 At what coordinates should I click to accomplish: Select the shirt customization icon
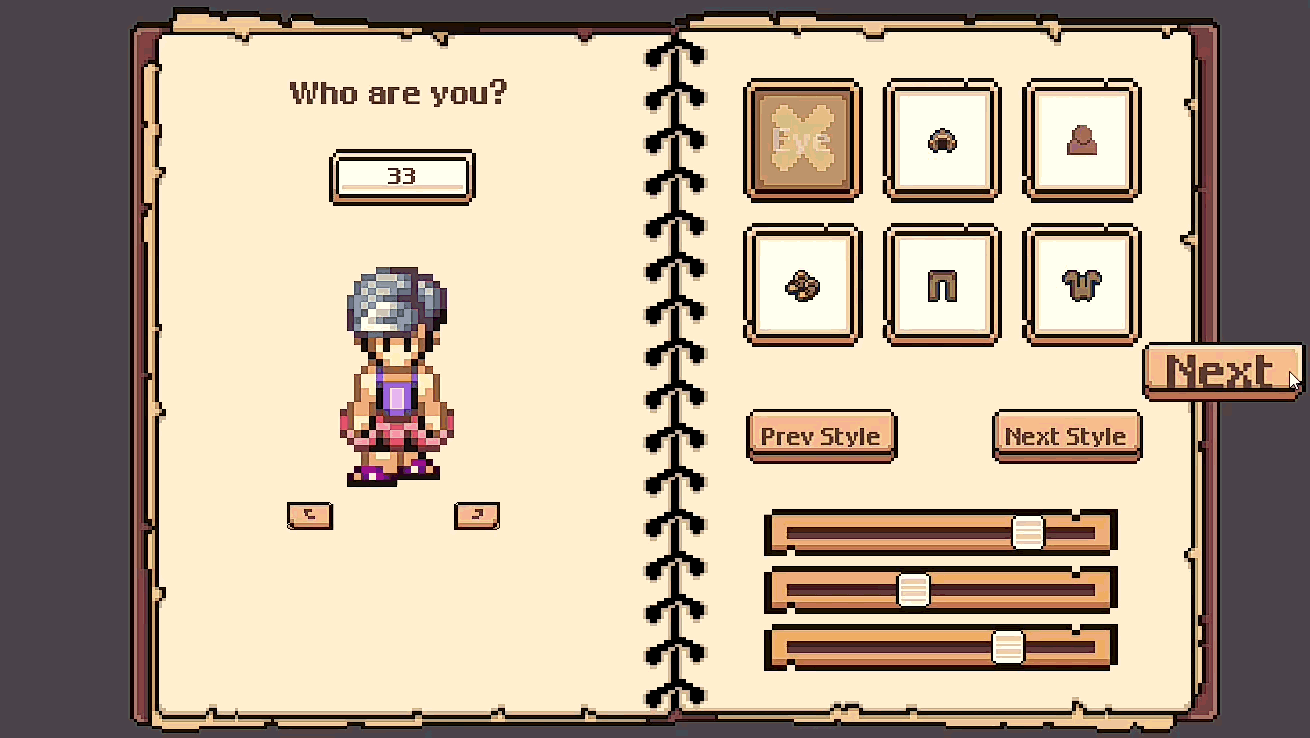pos(1081,283)
